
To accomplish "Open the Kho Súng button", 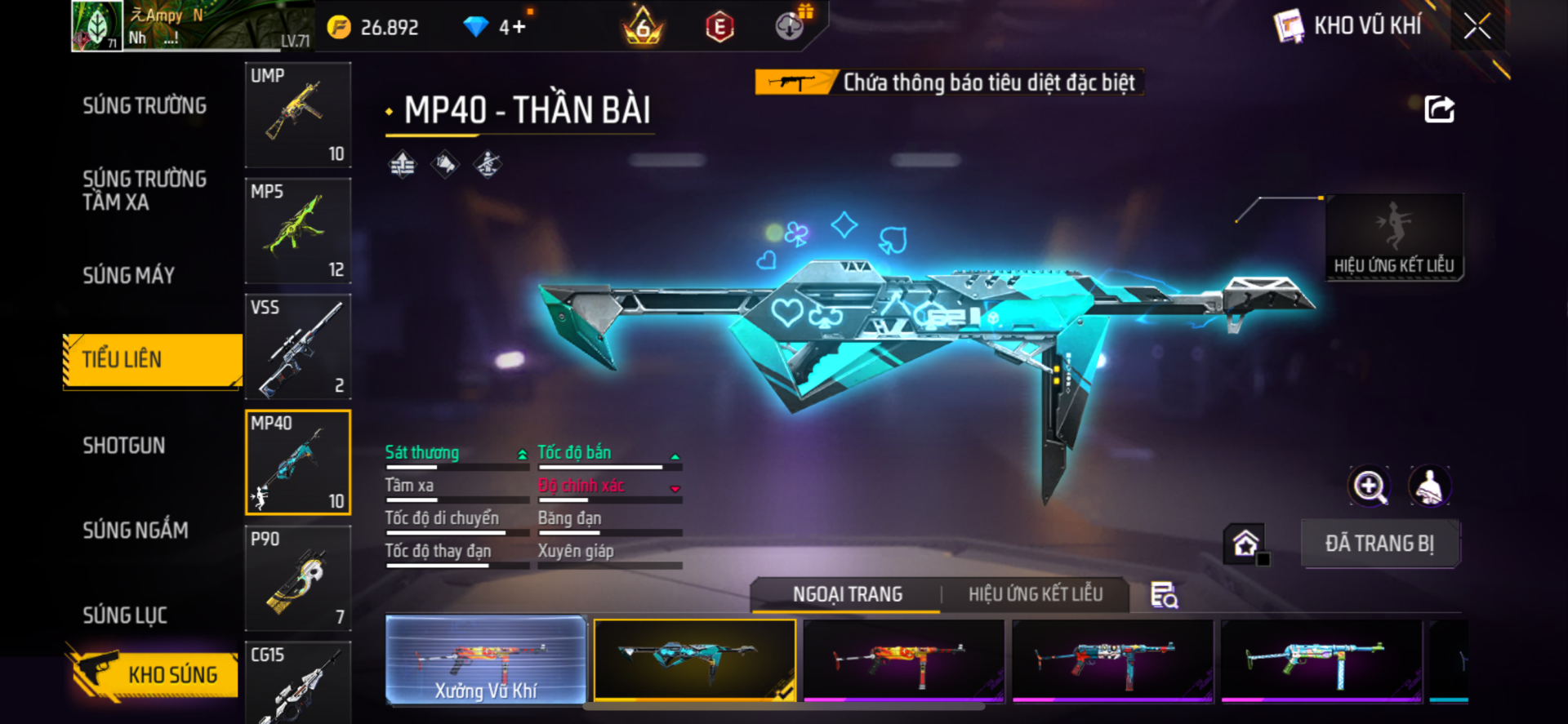I will (154, 674).
